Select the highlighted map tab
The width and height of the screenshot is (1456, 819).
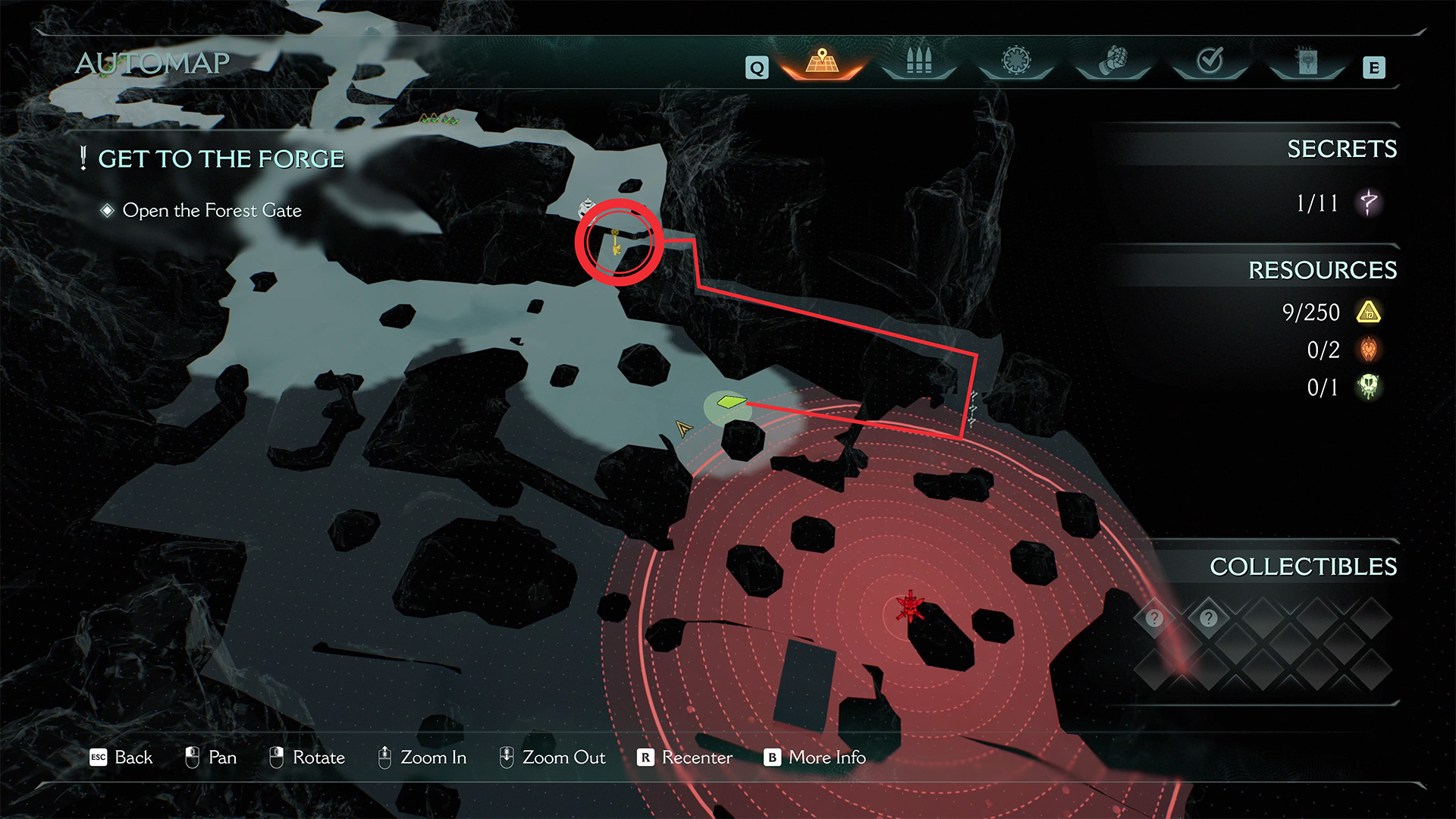(822, 62)
